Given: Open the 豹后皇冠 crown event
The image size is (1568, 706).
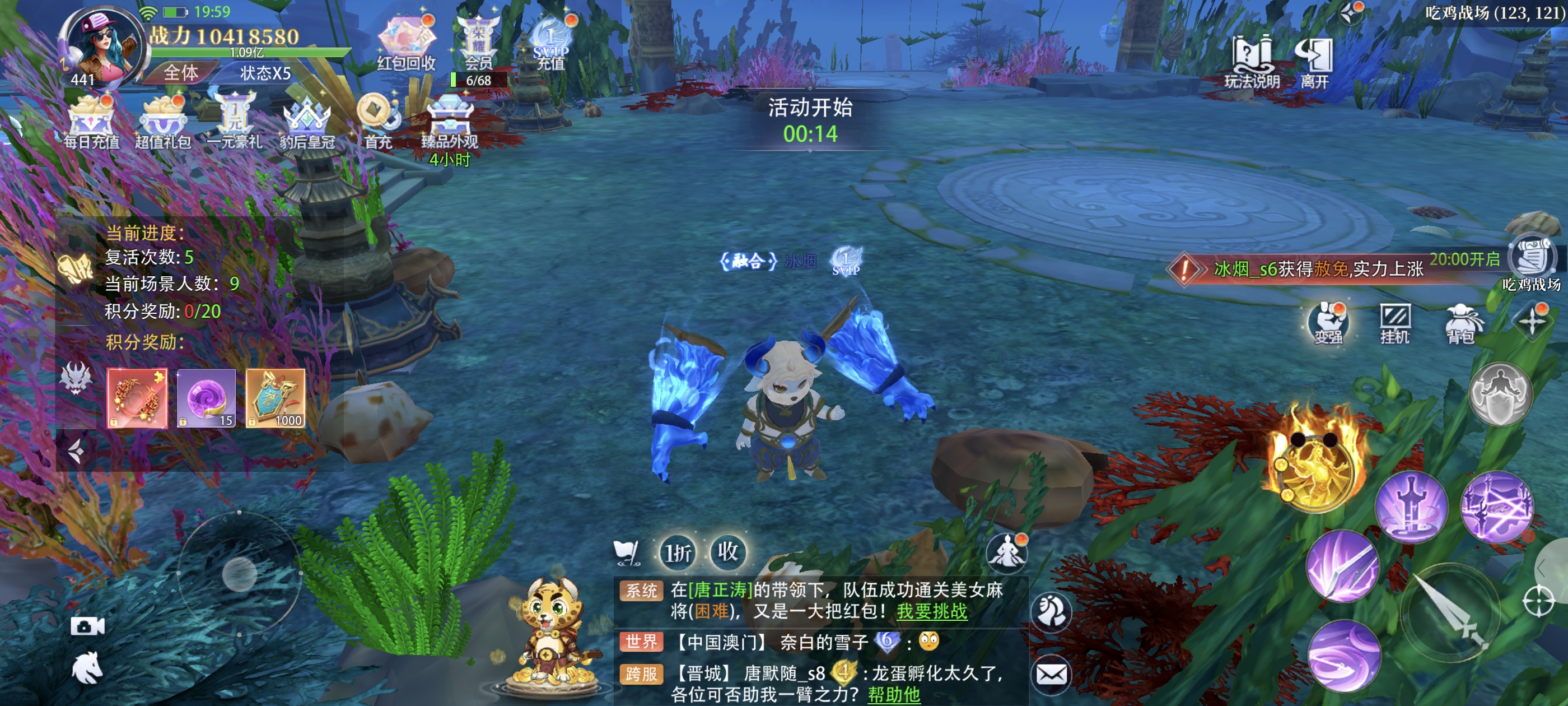Looking at the screenshot, I should [307, 122].
